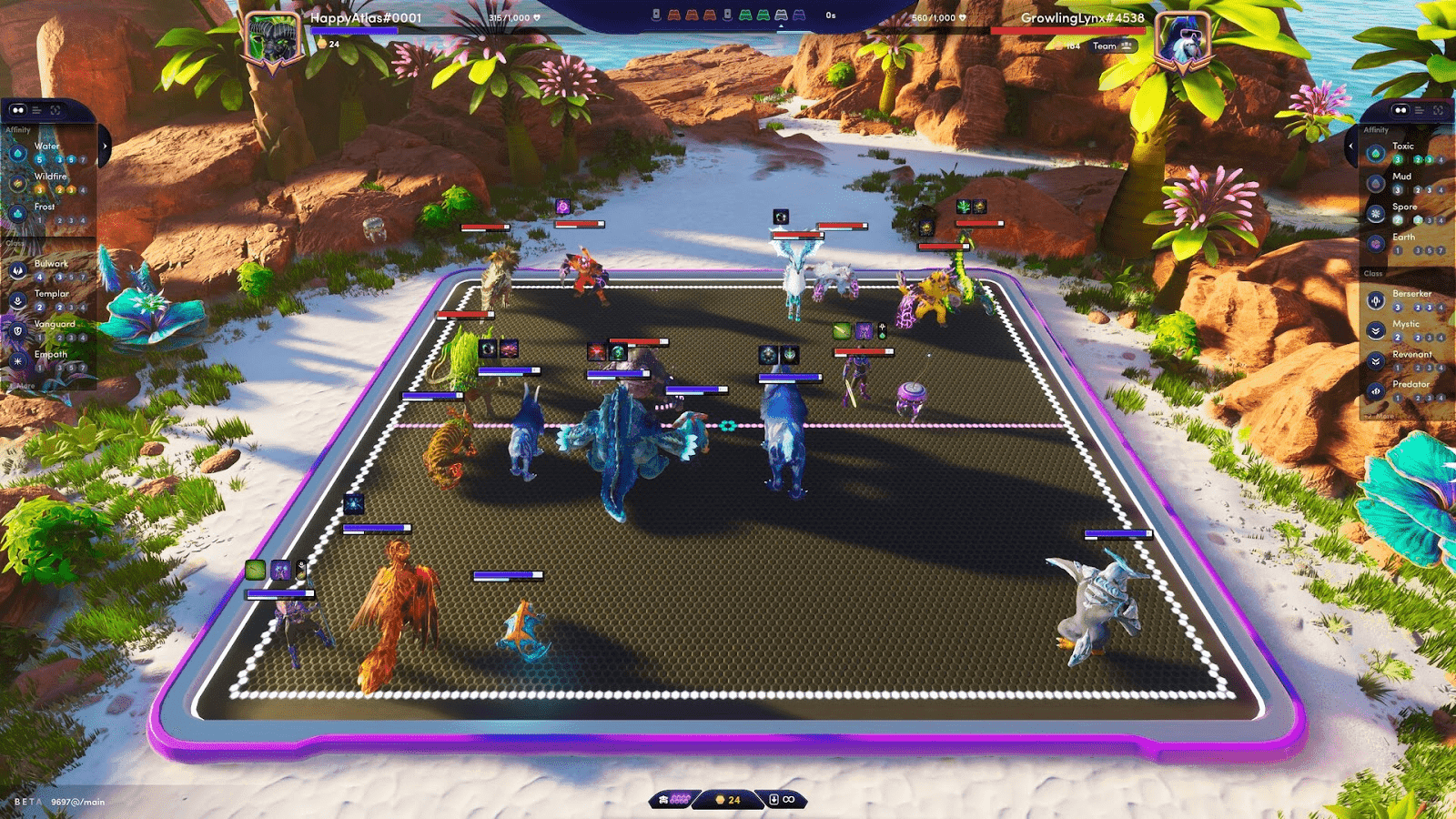Toggle the fullscreen icon on left panel header

point(55,110)
